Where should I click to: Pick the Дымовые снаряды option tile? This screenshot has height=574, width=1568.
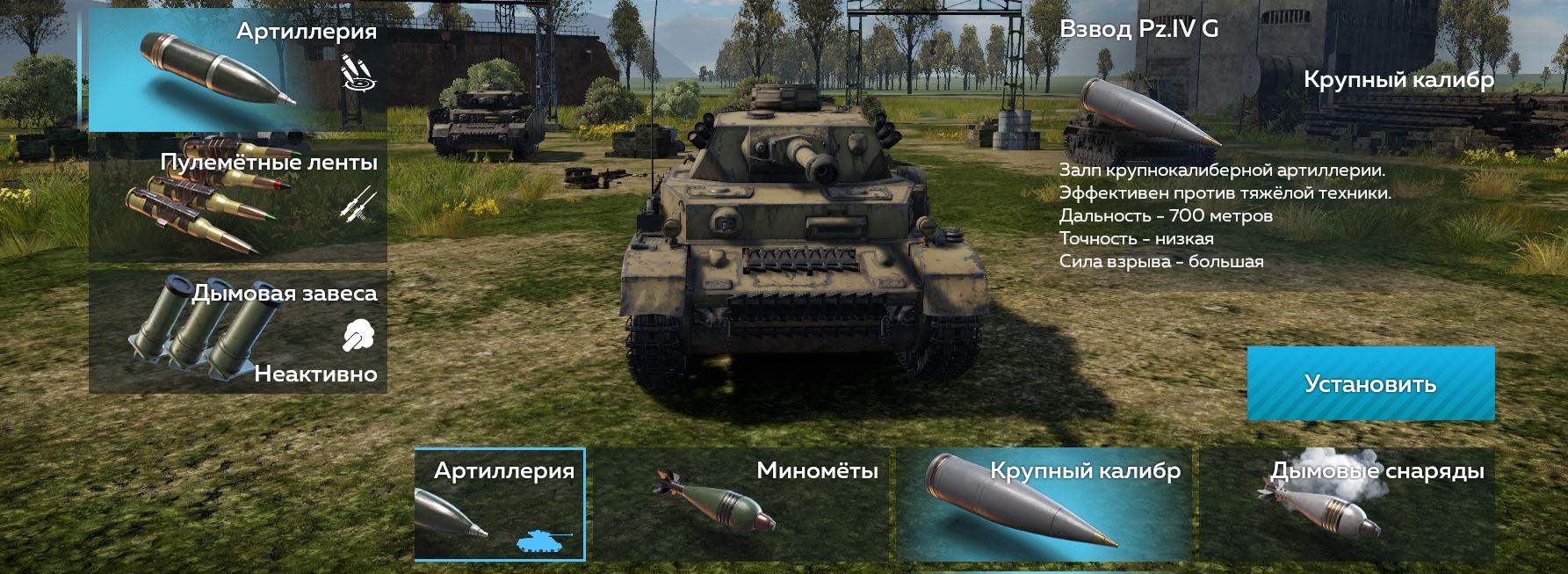1347,504
